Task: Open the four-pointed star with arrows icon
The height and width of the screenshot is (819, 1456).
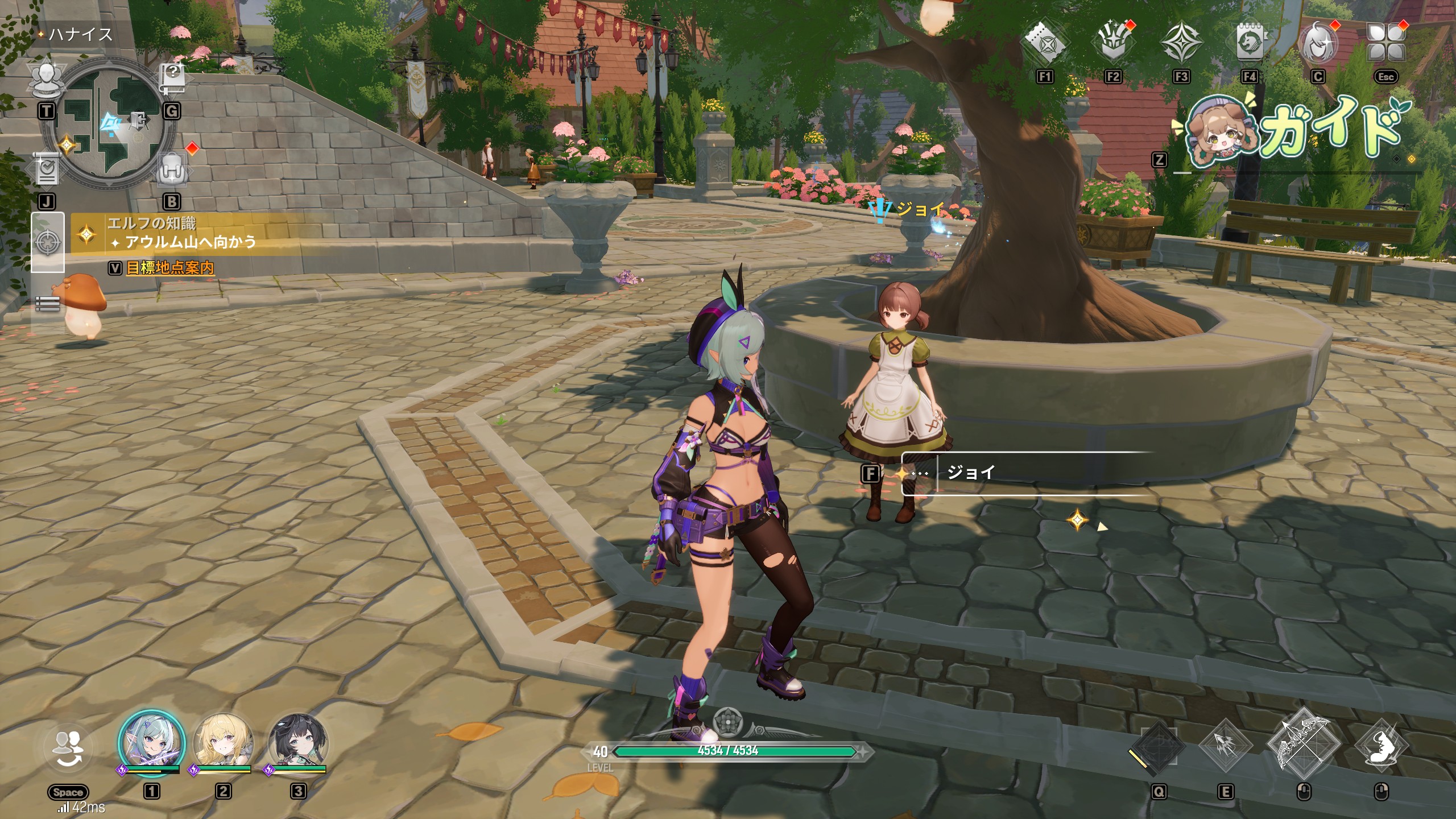Action: coord(1181,44)
